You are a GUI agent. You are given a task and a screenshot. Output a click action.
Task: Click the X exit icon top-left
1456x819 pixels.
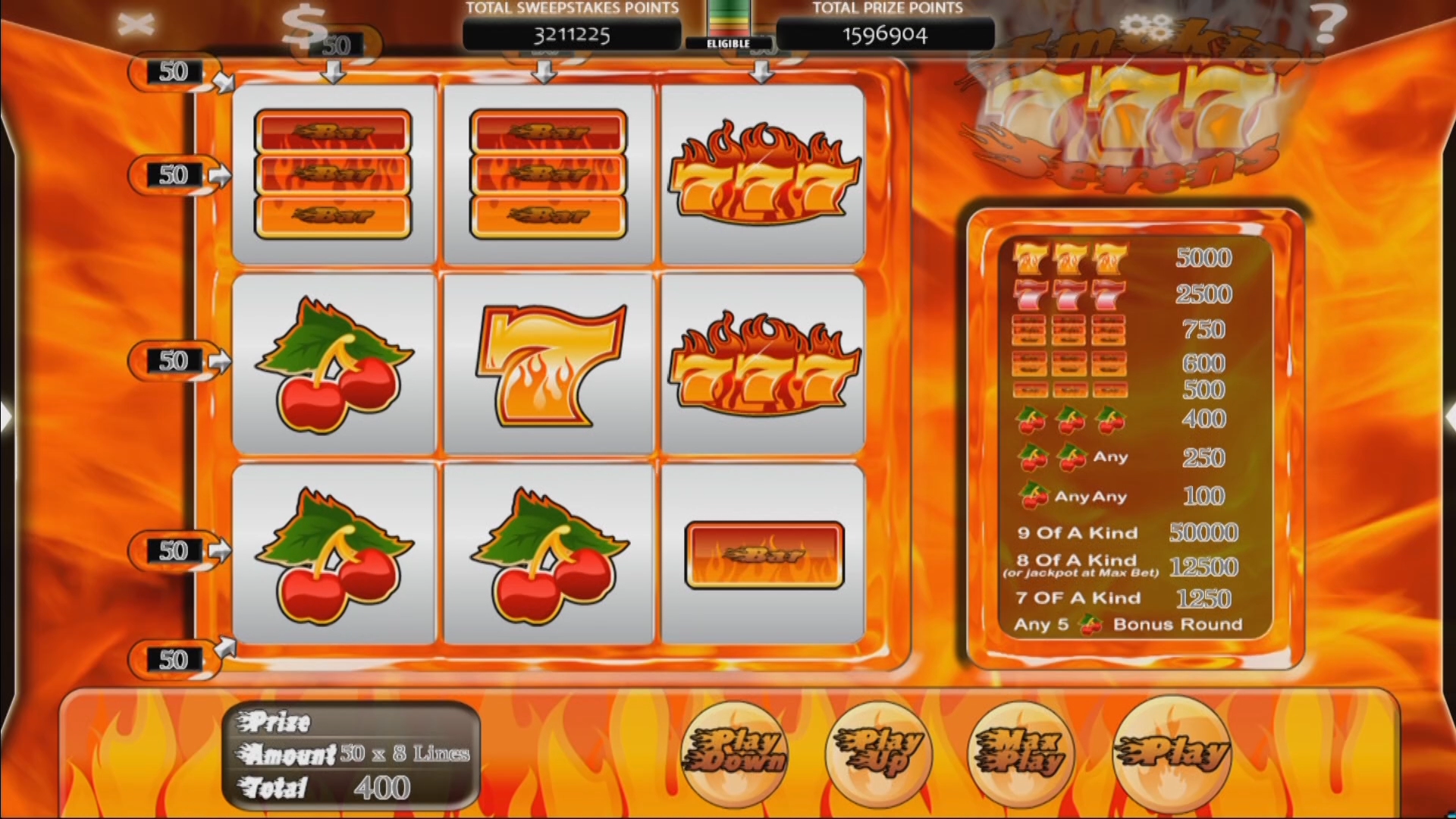tap(136, 23)
